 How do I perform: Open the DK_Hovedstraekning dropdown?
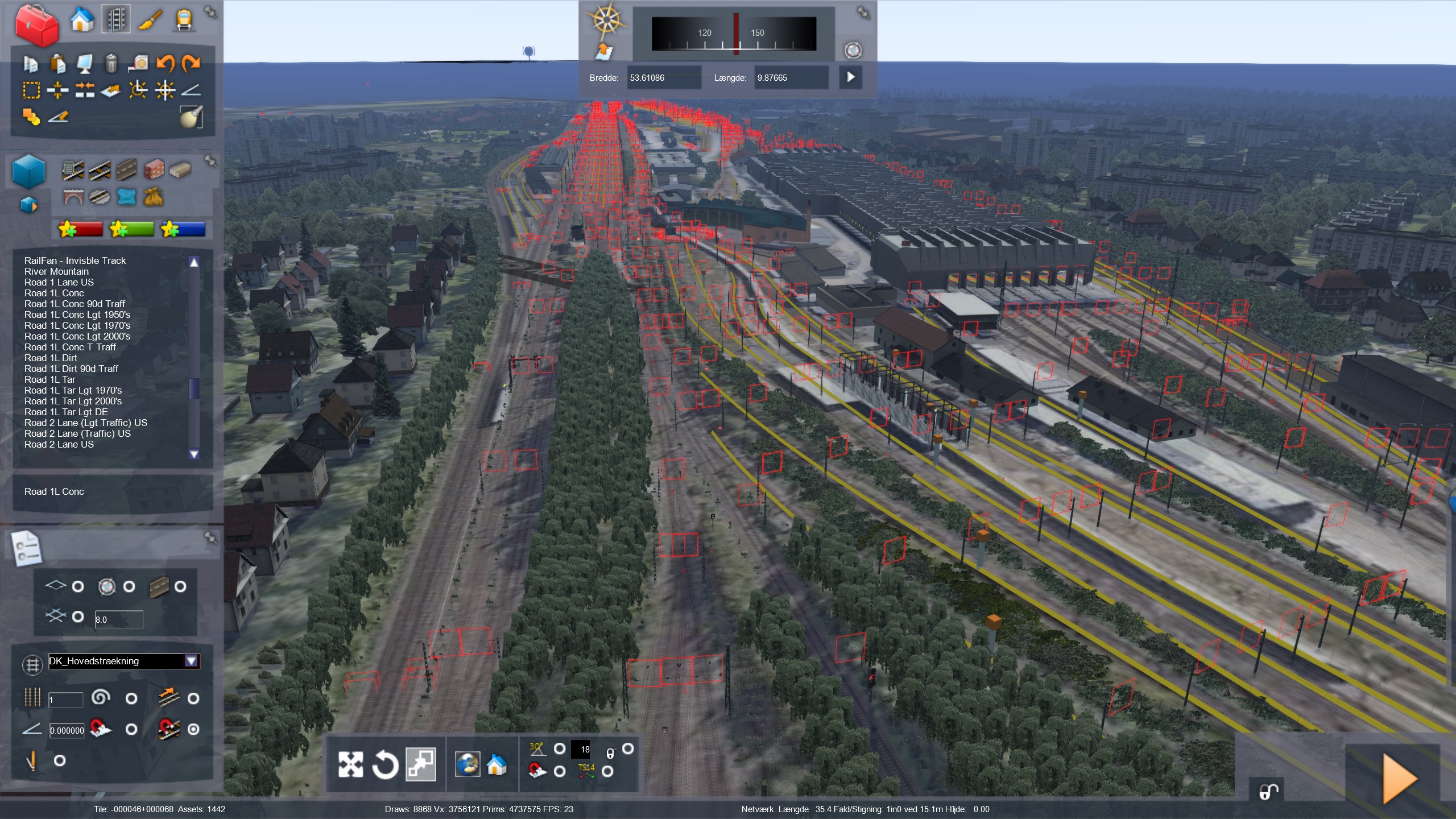[x=191, y=661]
